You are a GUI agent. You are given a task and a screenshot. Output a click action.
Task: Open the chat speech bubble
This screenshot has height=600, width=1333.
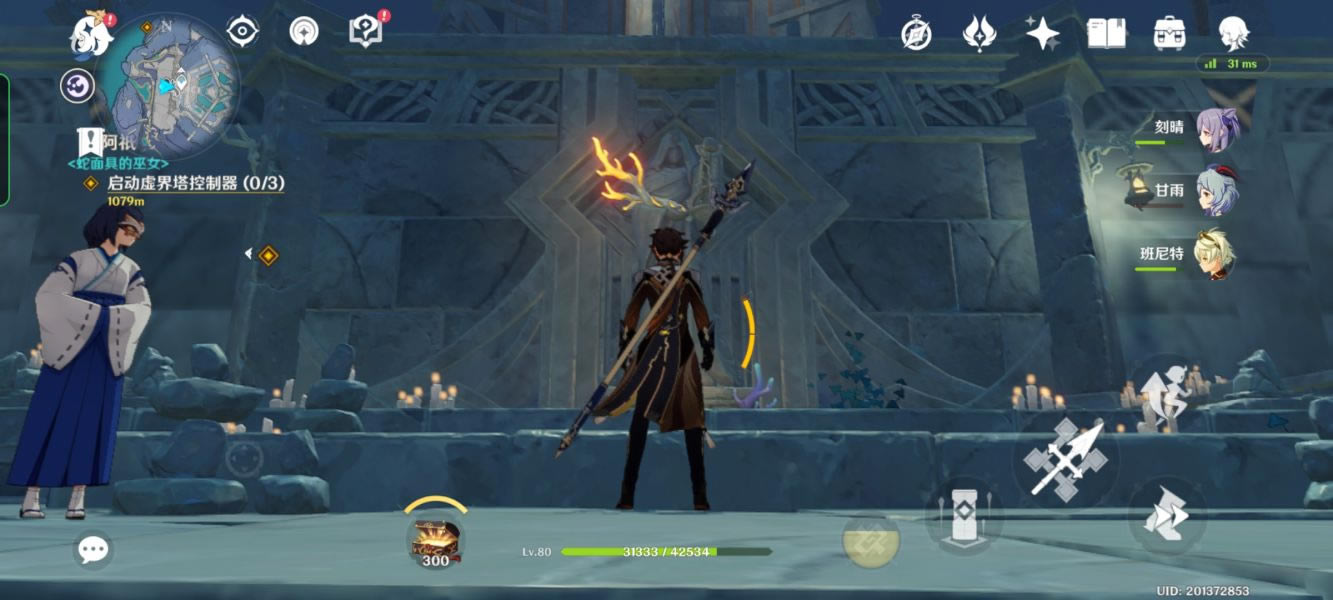click(93, 549)
